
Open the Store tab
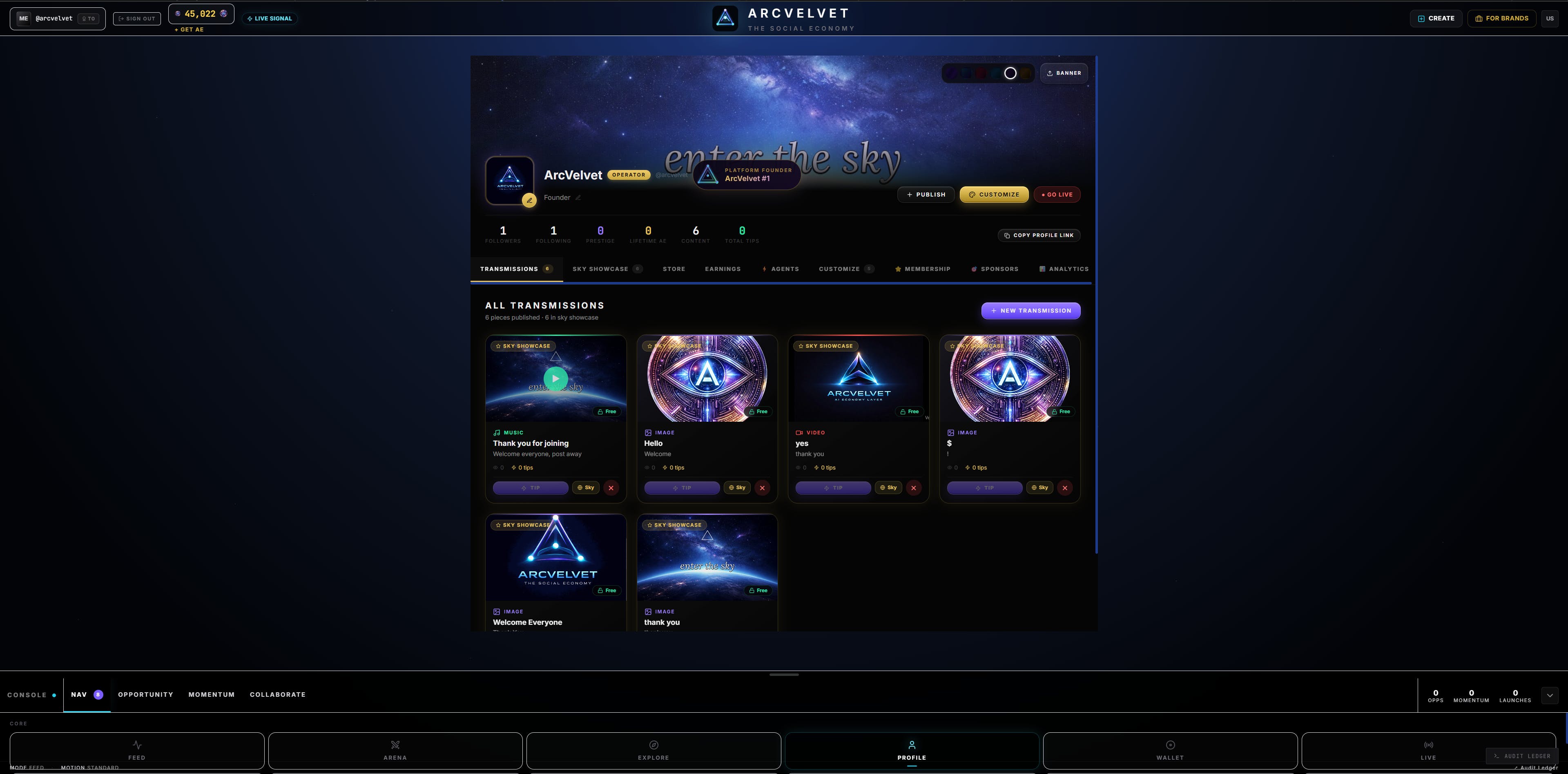pyautogui.click(x=674, y=269)
